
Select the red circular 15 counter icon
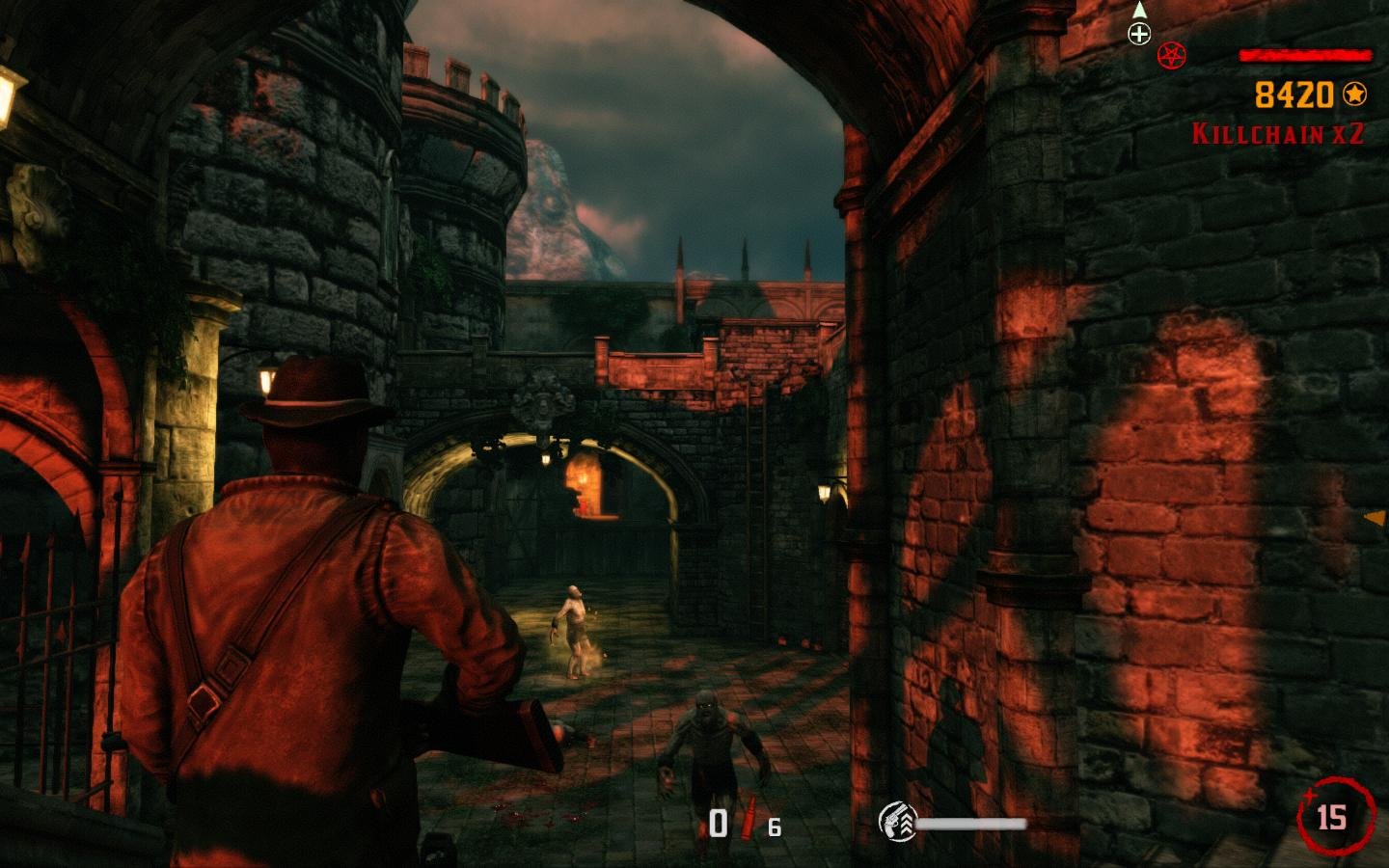coord(1333,817)
